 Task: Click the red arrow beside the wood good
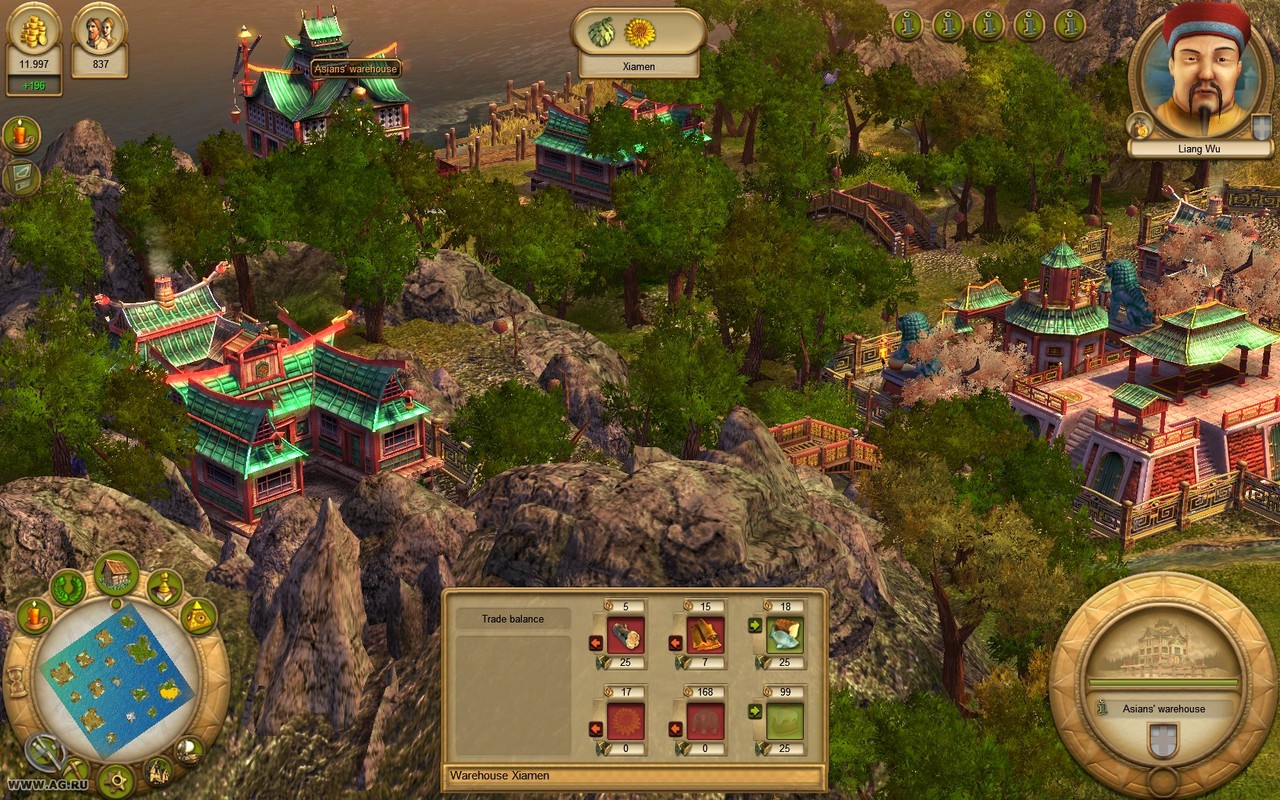pos(596,642)
